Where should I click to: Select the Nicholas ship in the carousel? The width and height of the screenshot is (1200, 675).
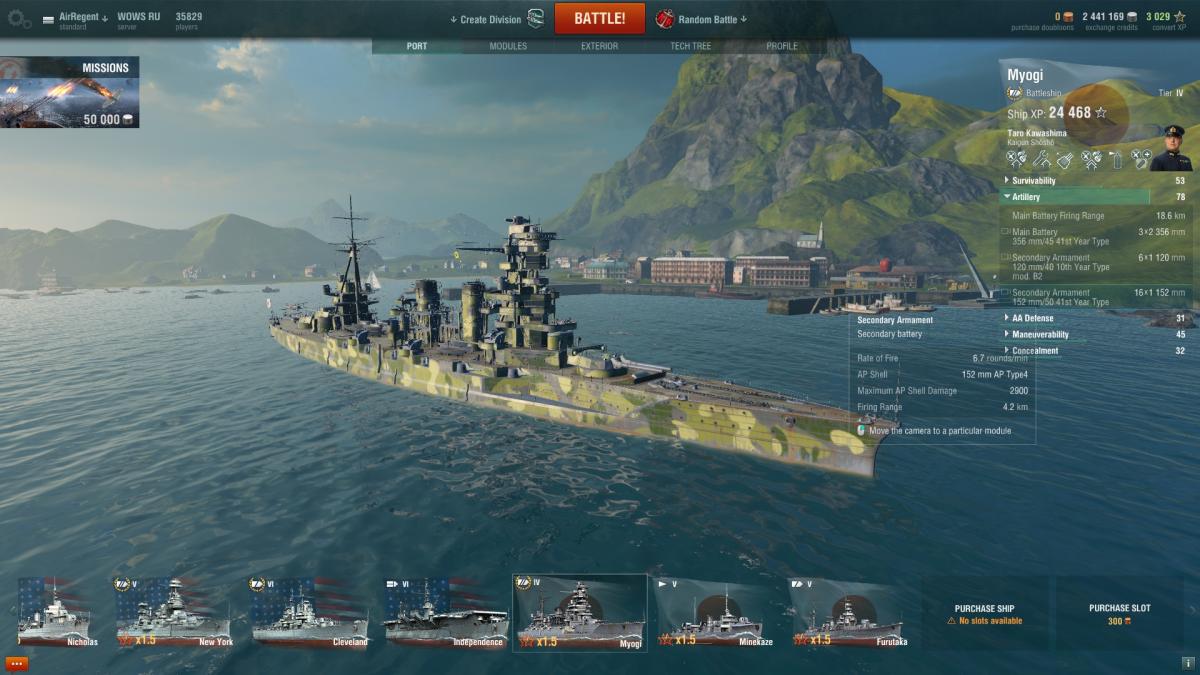58,612
